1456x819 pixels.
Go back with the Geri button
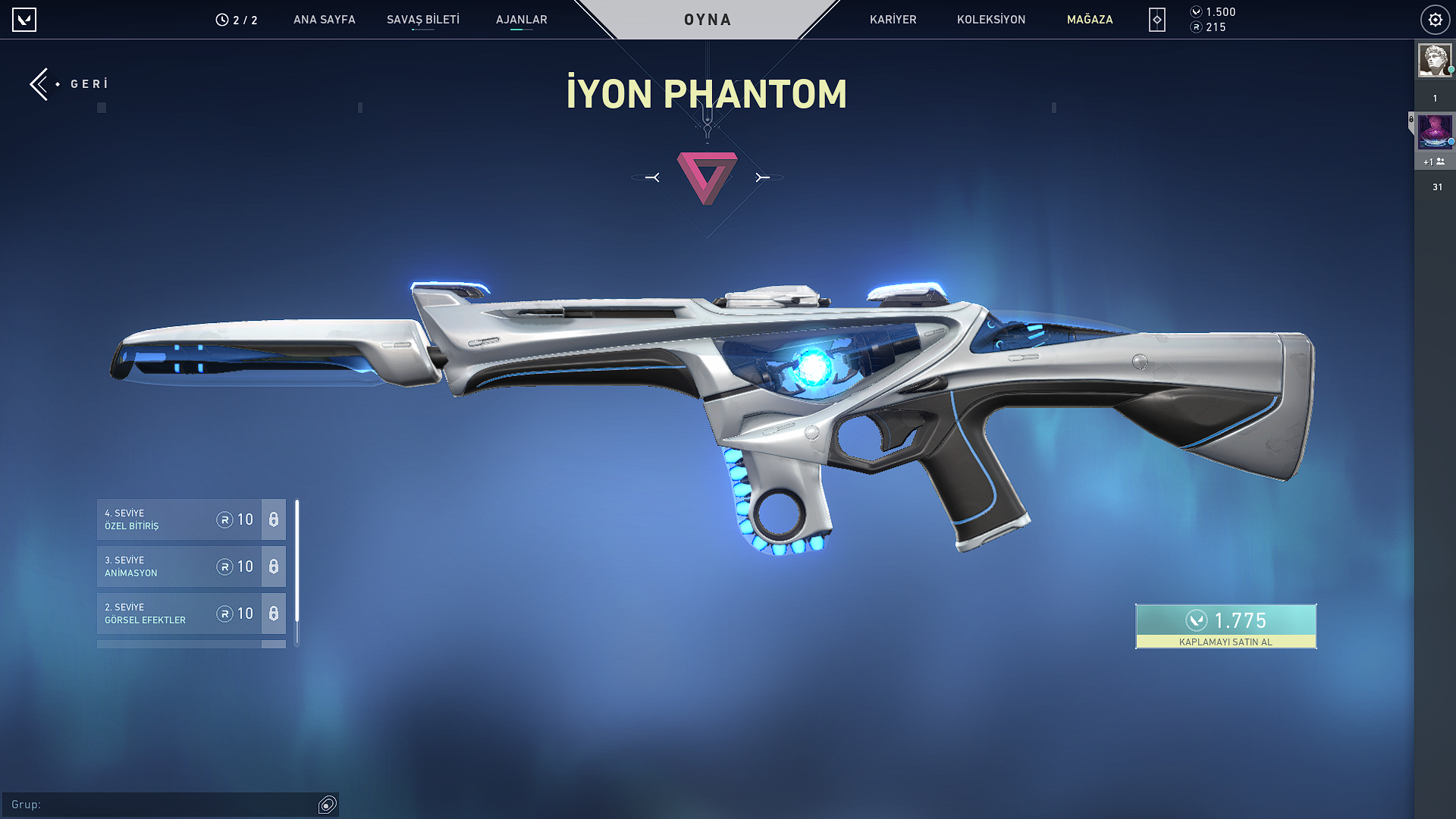[x=70, y=84]
